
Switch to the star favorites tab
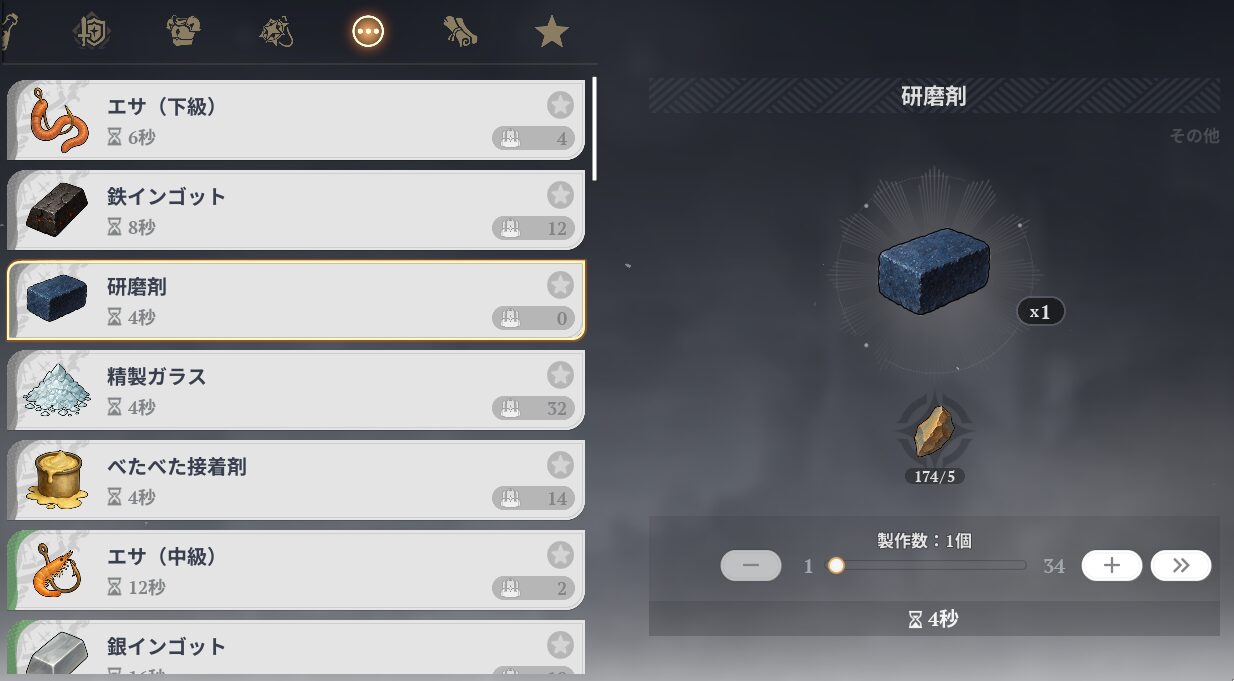coord(551,33)
